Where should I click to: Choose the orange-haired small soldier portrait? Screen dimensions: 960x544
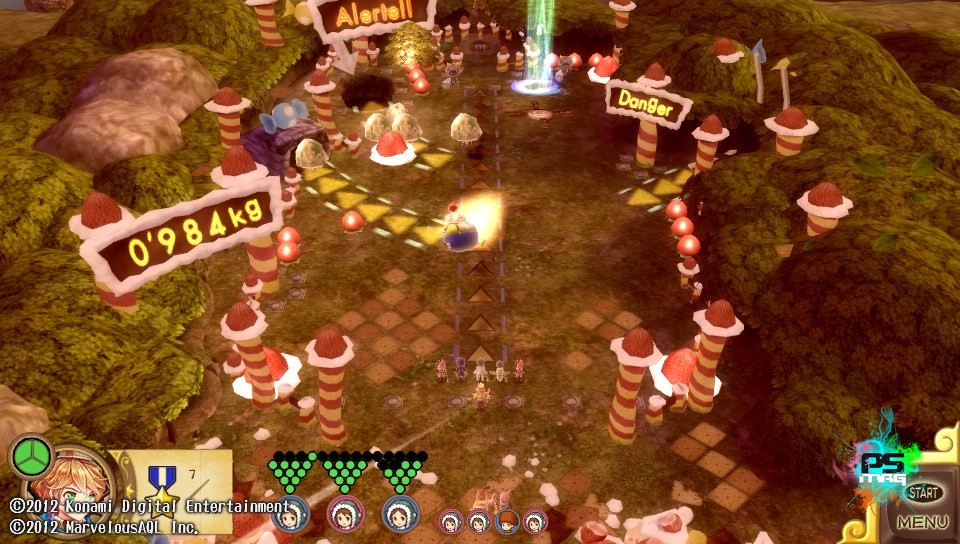(x=507, y=521)
